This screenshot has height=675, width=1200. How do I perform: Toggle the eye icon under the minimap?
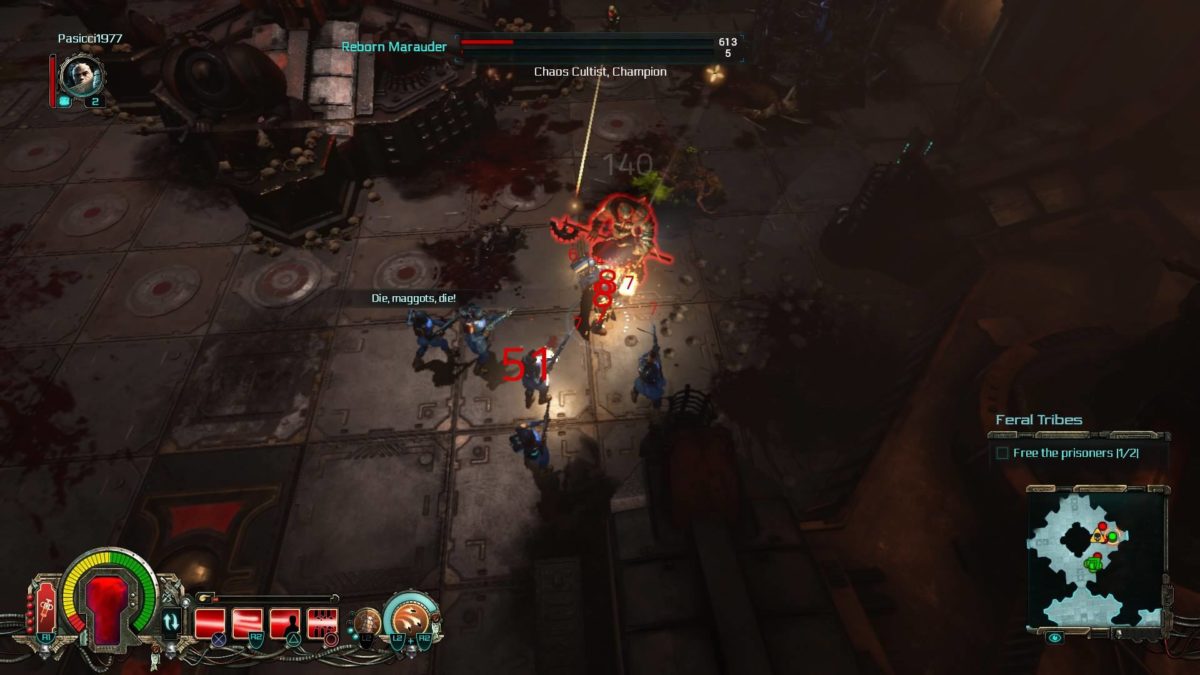(1055, 637)
